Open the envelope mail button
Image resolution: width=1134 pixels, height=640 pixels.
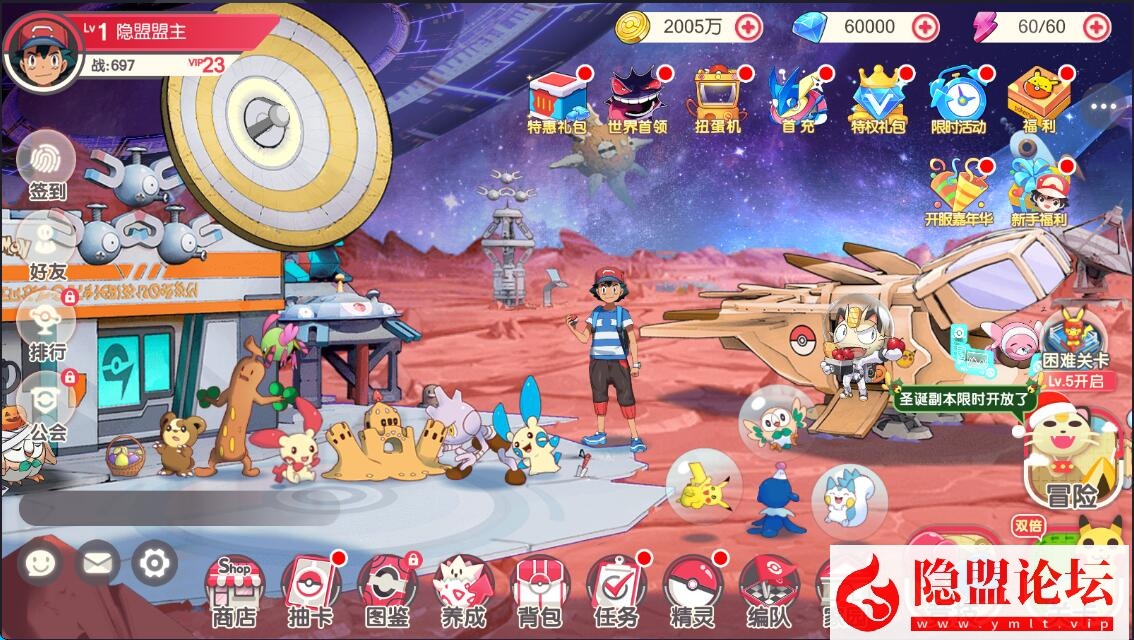click(x=96, y=564)
